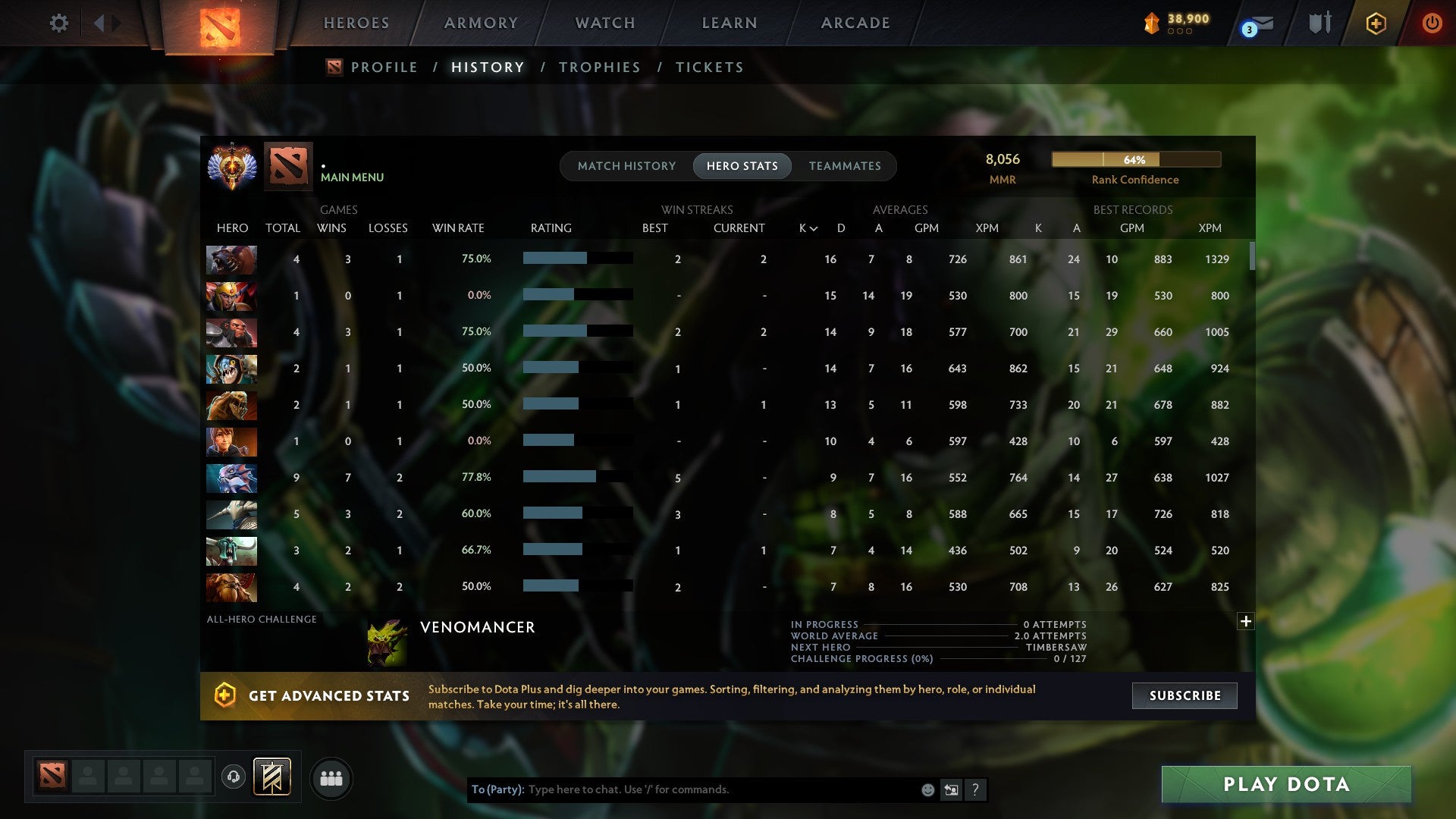Switch to the Hero Stats view
The image size is (1456, 819).
(742, 165)
